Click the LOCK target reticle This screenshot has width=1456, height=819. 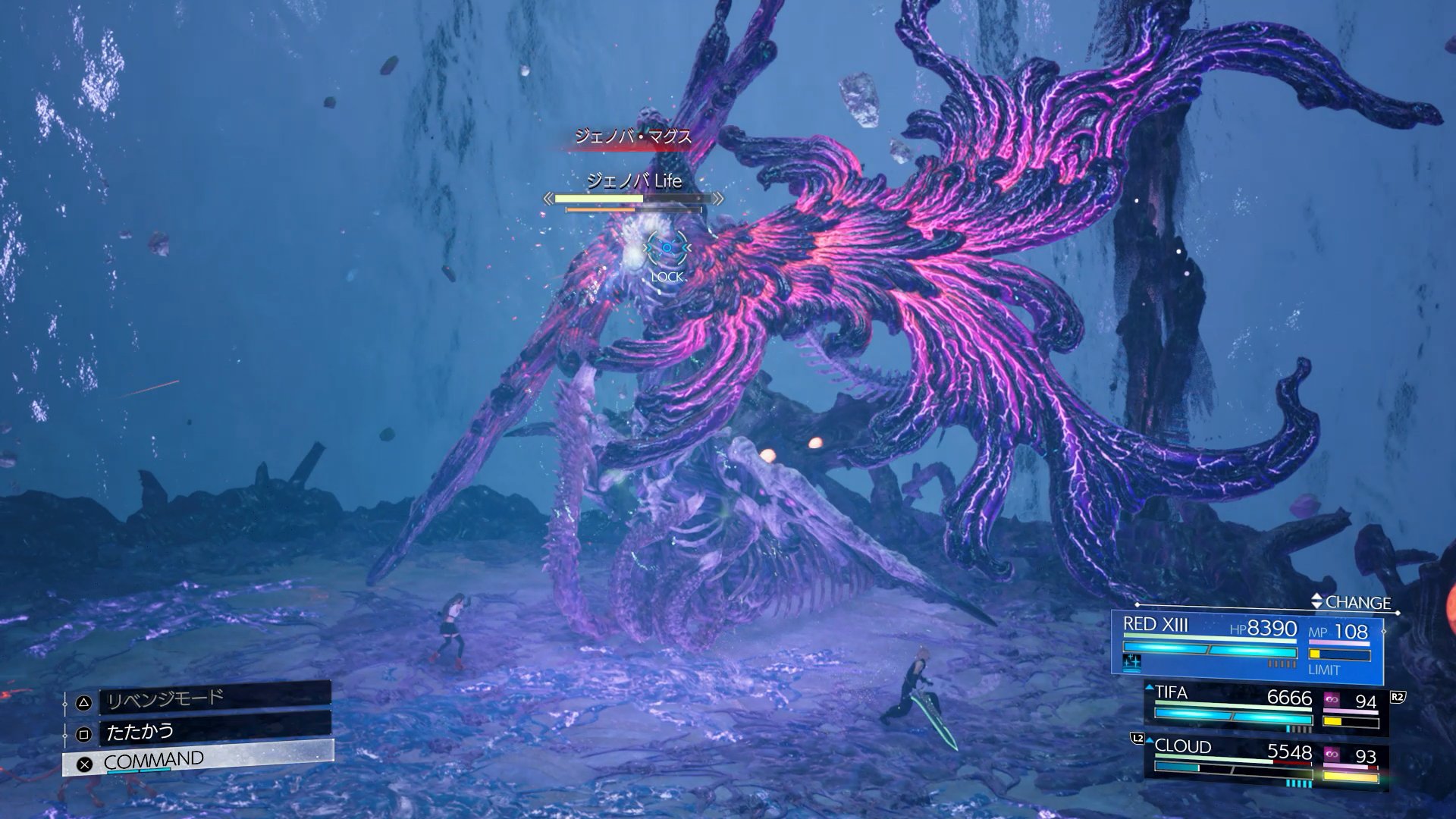667,249
